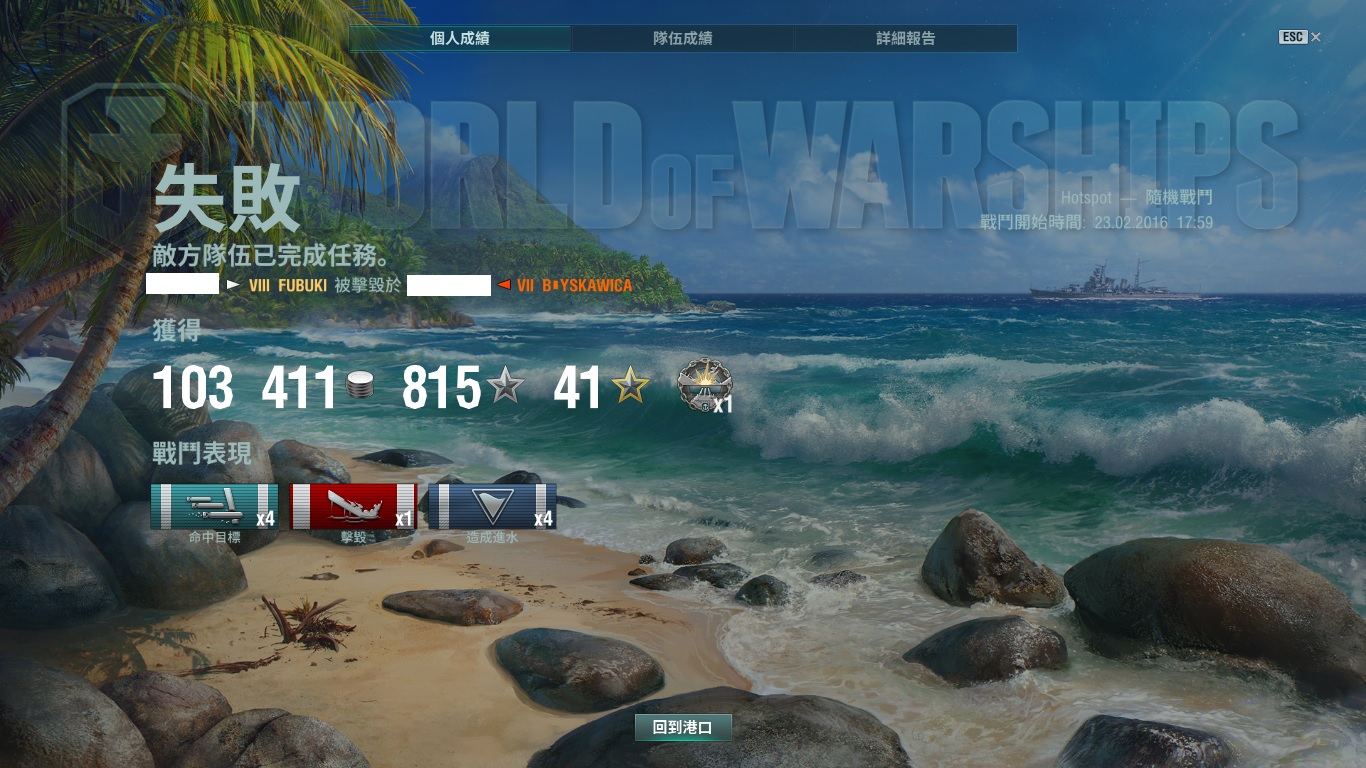Switch to the 個人成績 tab
This screenshot has width=1366, height=768.
pyautogui.click(x=460, y=39)
